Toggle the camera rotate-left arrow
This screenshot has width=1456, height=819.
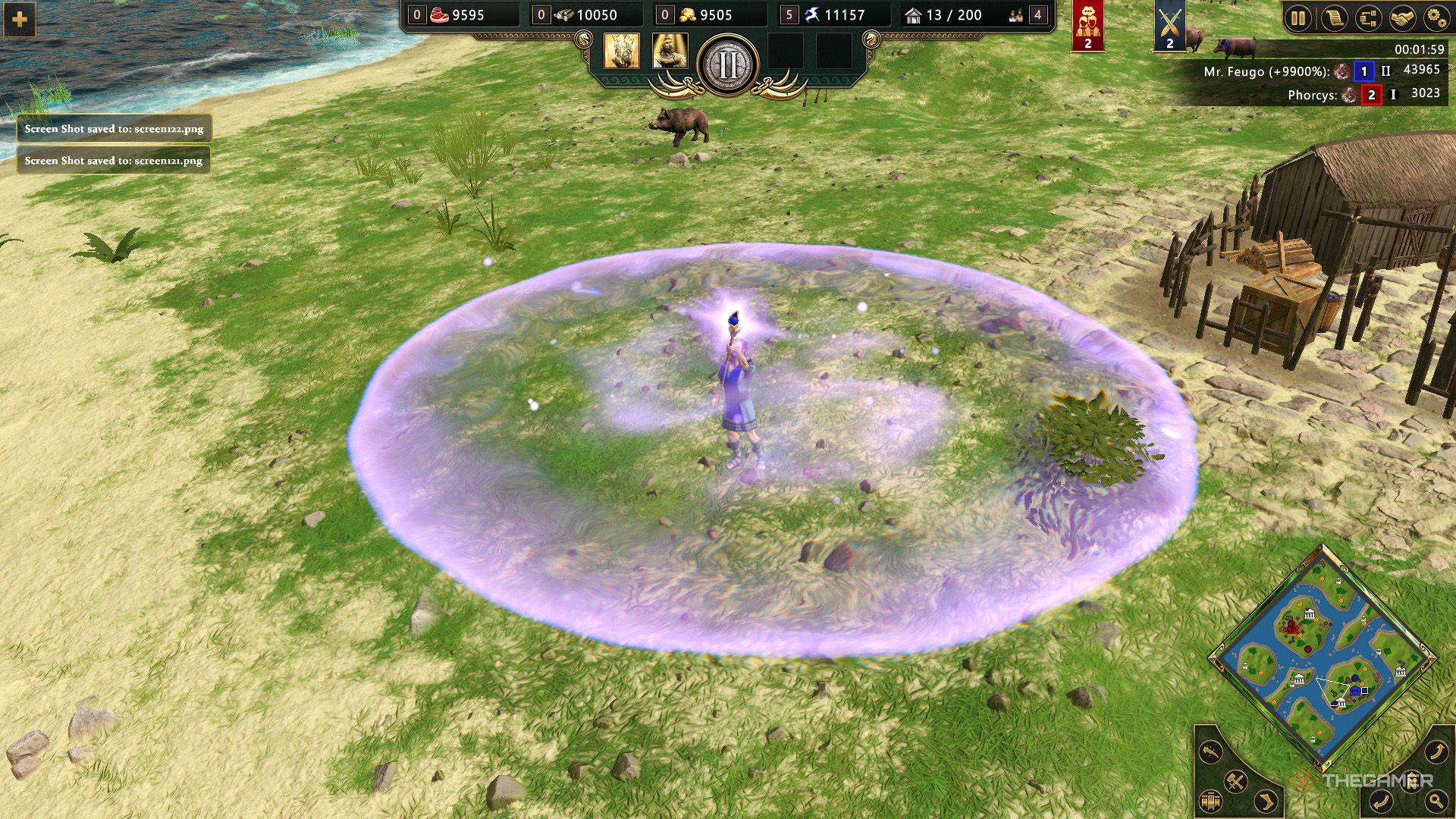(1382, 800)
